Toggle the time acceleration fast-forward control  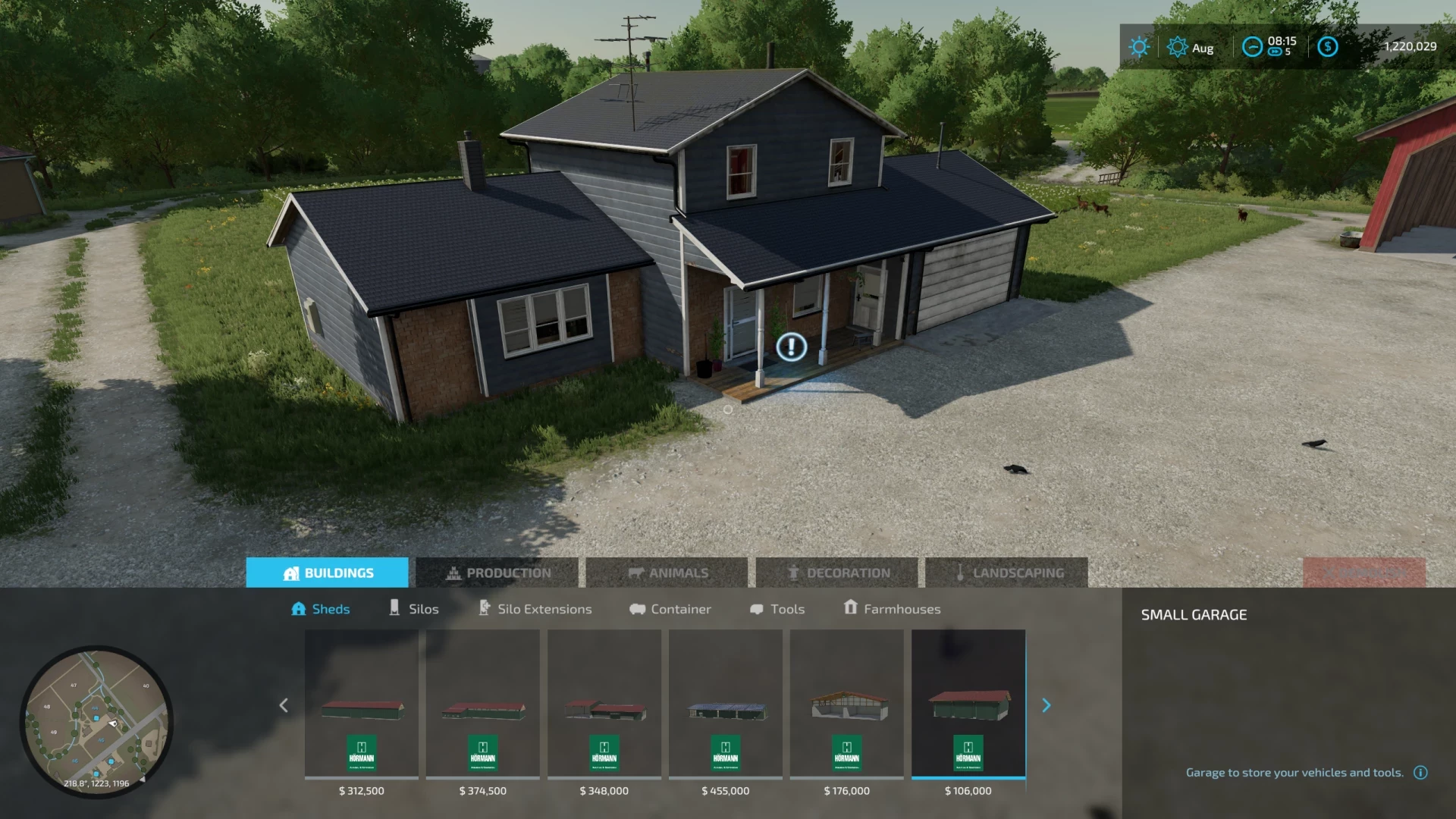tap(1276, 52)
